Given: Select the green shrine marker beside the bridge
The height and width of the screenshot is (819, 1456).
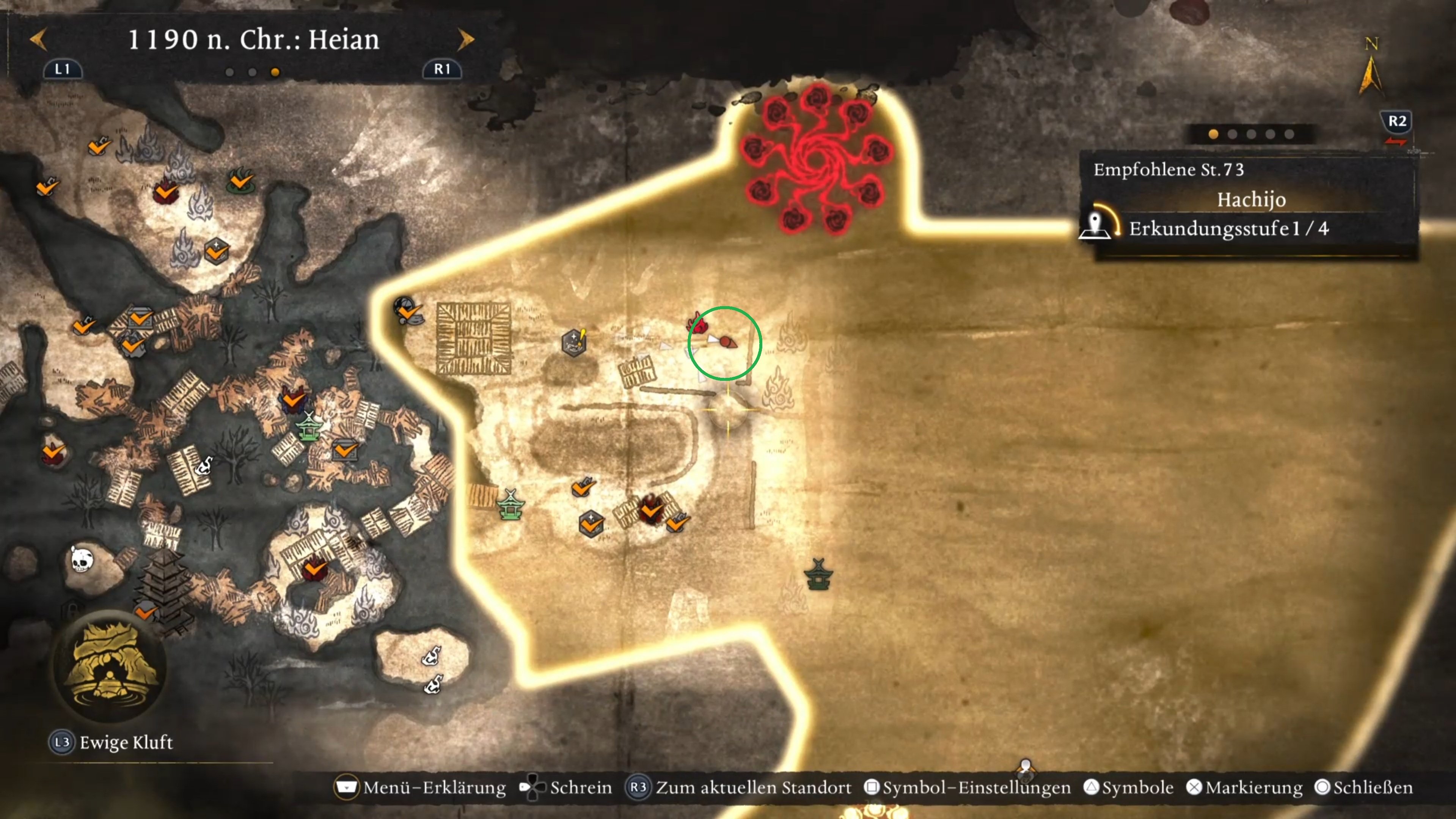Looking at the screenshot, I should (x=510, y=505).
